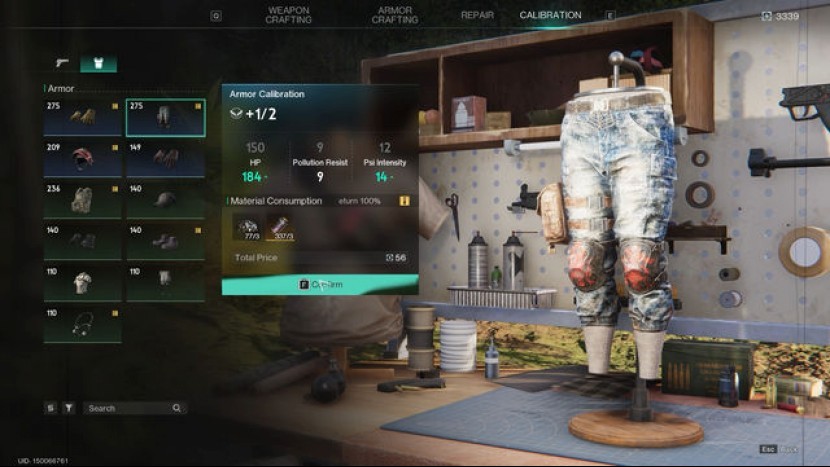Show the weapon category with the pistol icon
This screenshot has width=830, height=467.
point(62,63)
